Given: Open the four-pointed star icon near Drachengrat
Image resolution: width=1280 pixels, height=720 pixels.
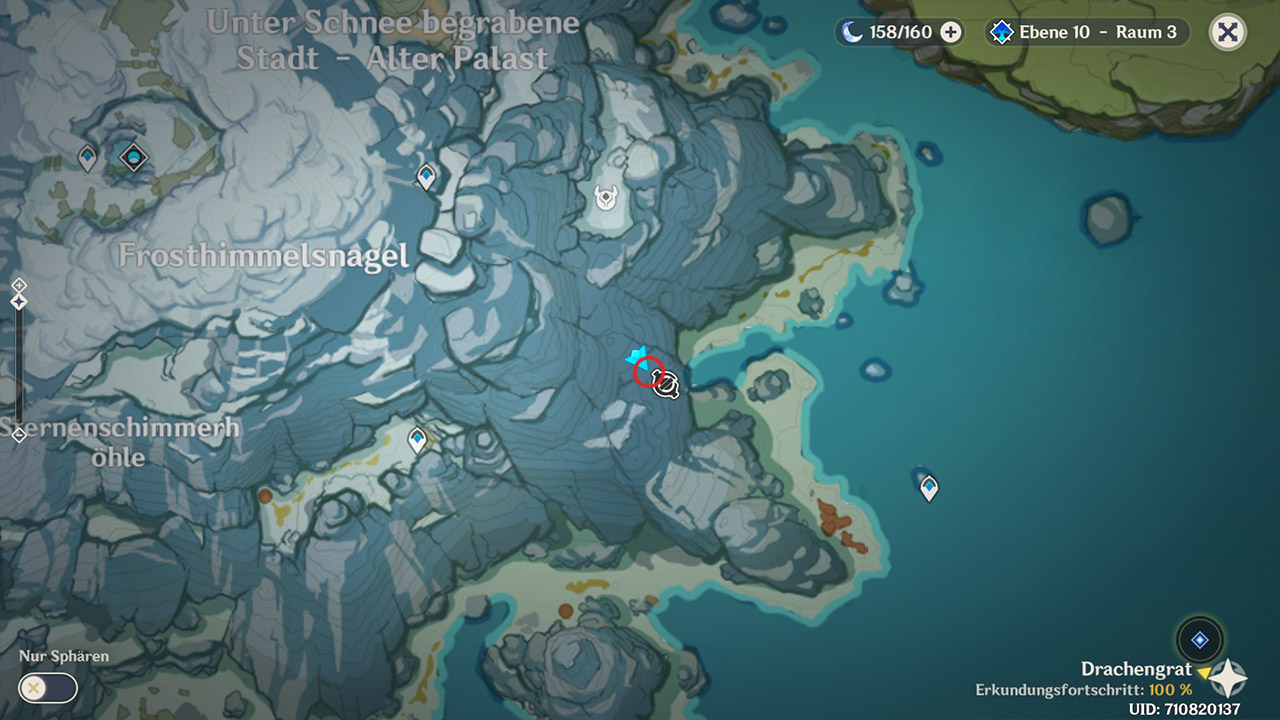Looking at the screenshot, I should click(1228, 678).
